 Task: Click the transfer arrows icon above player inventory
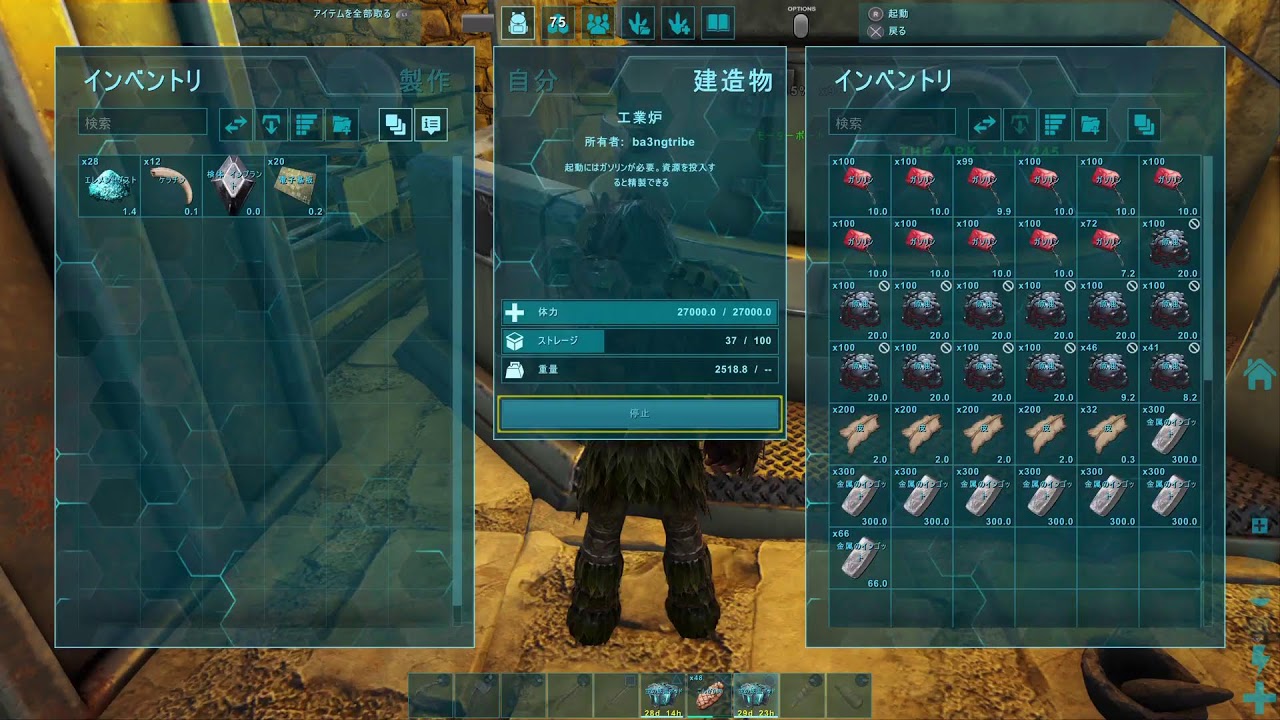pos(234,124)
